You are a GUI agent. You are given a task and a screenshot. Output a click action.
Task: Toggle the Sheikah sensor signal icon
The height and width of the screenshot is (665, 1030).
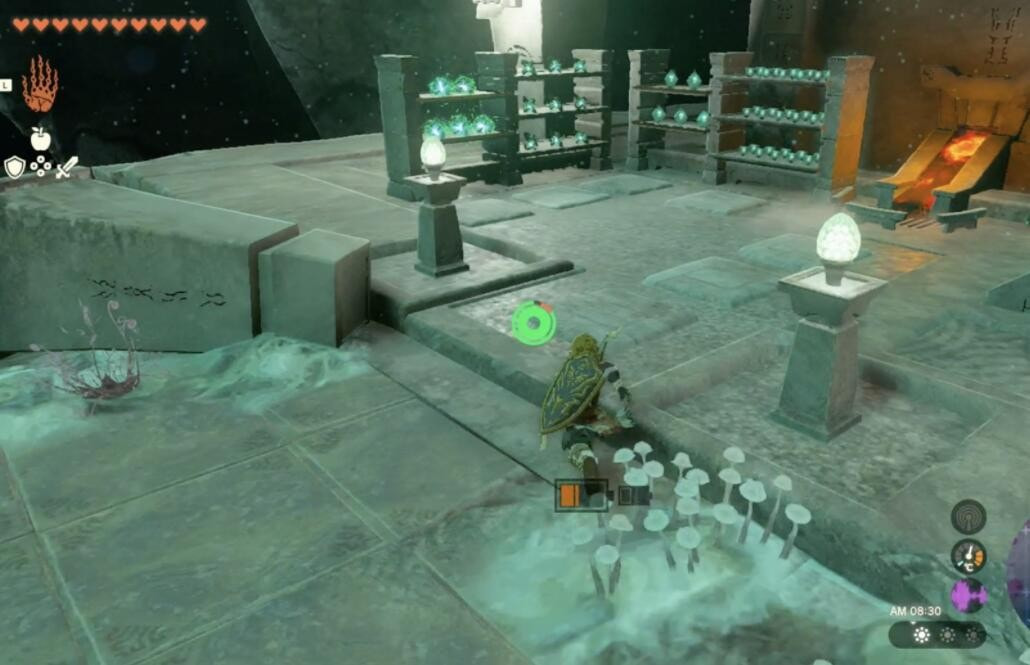point(968,516)
